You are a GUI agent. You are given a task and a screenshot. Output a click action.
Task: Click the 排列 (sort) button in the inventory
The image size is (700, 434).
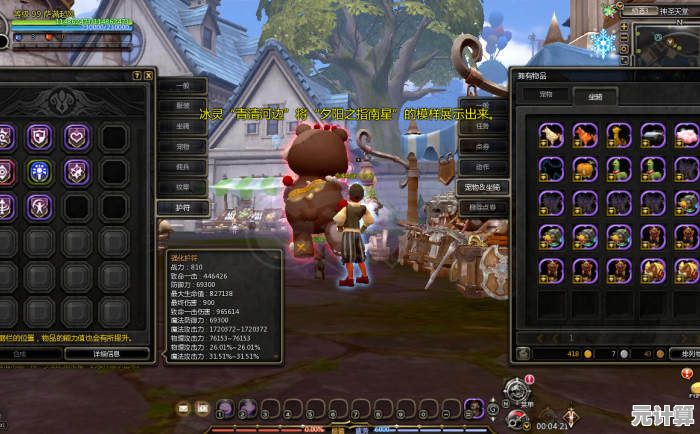click(x=688, y=353)
